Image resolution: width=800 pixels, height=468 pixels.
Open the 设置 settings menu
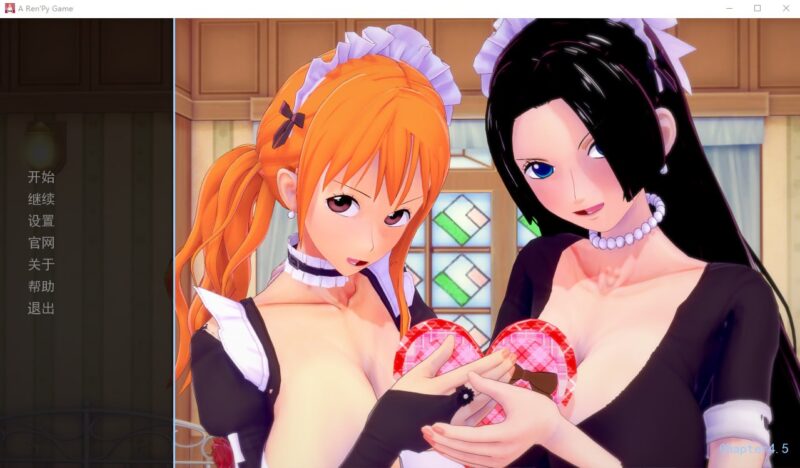tap(41, 221)
